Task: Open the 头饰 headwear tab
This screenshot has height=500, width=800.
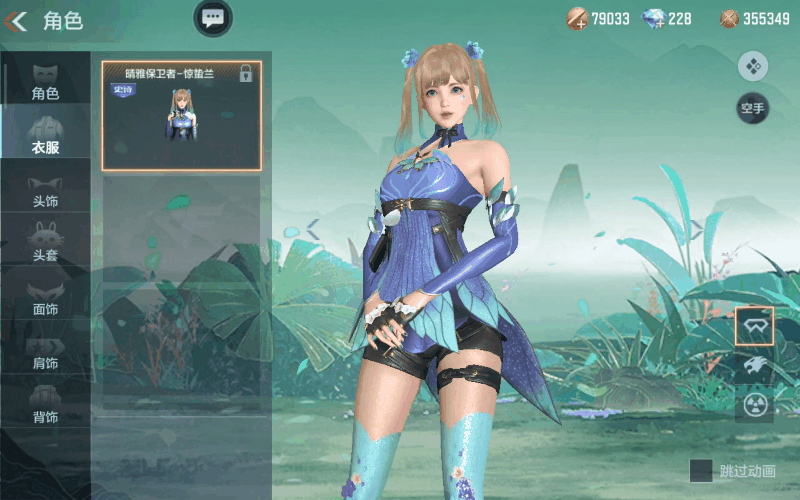Action: [45, 190]
